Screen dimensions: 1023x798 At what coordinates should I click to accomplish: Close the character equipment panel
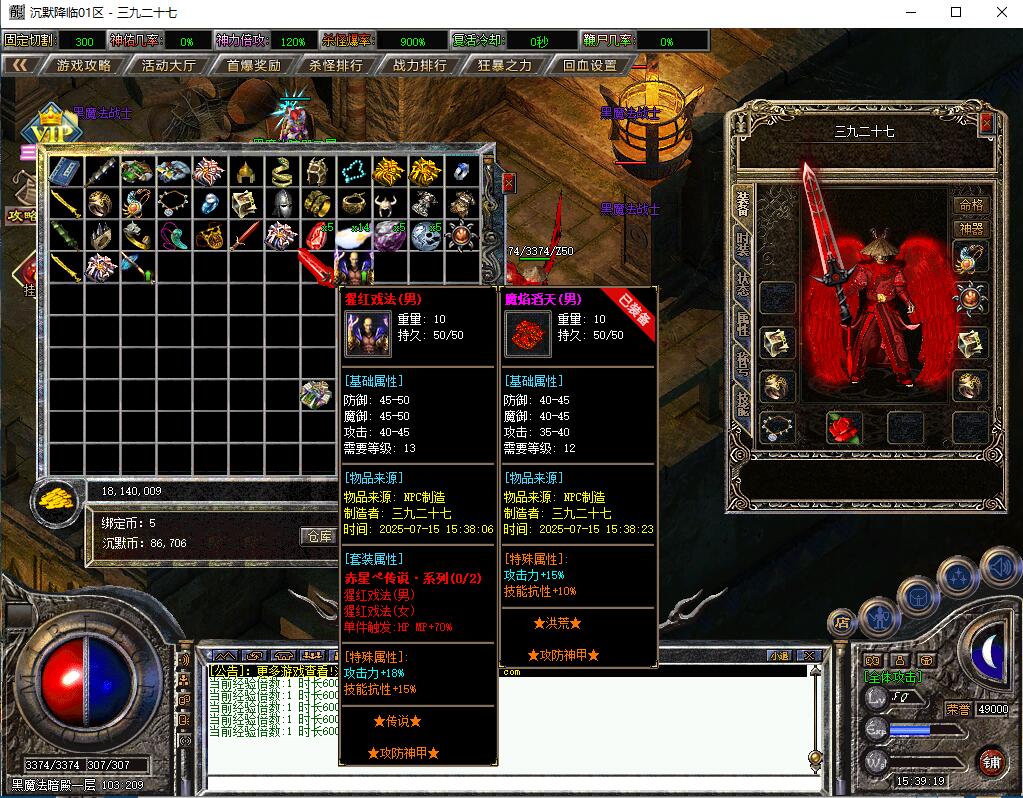[x=986, y=122]
